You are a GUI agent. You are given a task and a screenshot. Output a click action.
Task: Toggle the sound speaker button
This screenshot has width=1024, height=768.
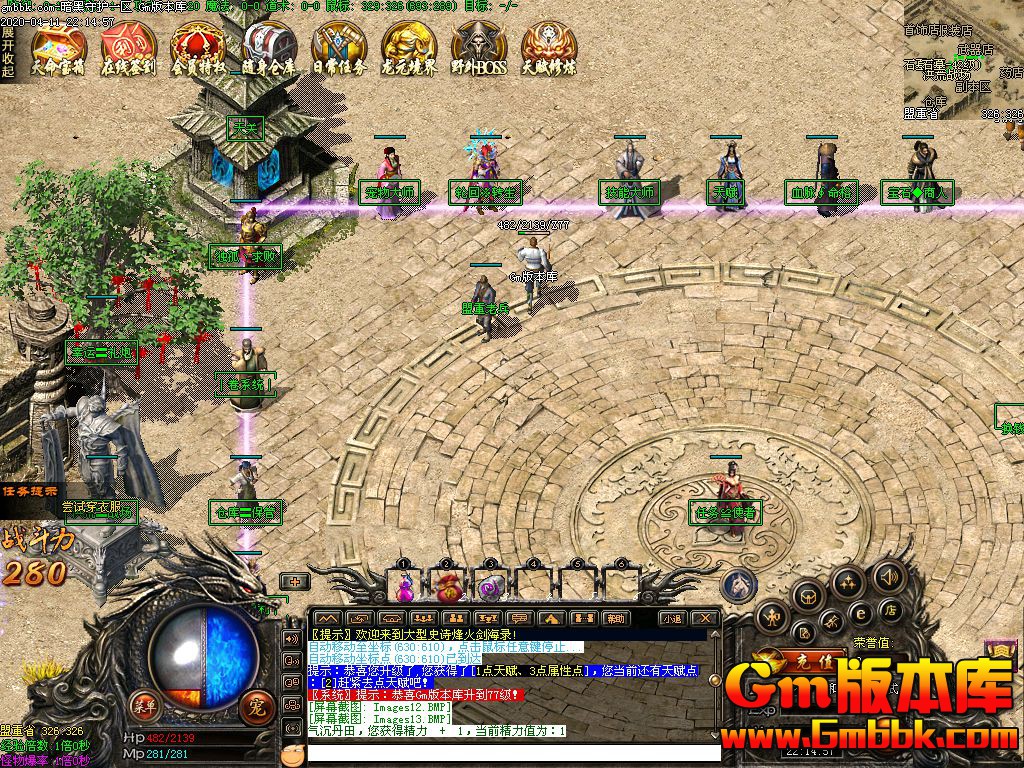[888, 577]
